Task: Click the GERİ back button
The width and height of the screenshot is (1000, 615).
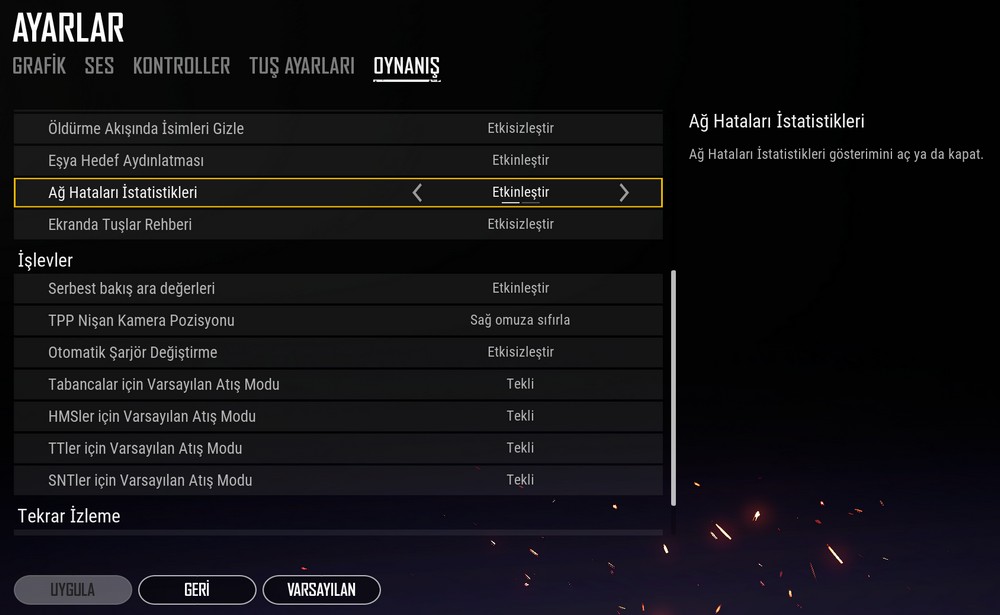Action: pos(196,590)
